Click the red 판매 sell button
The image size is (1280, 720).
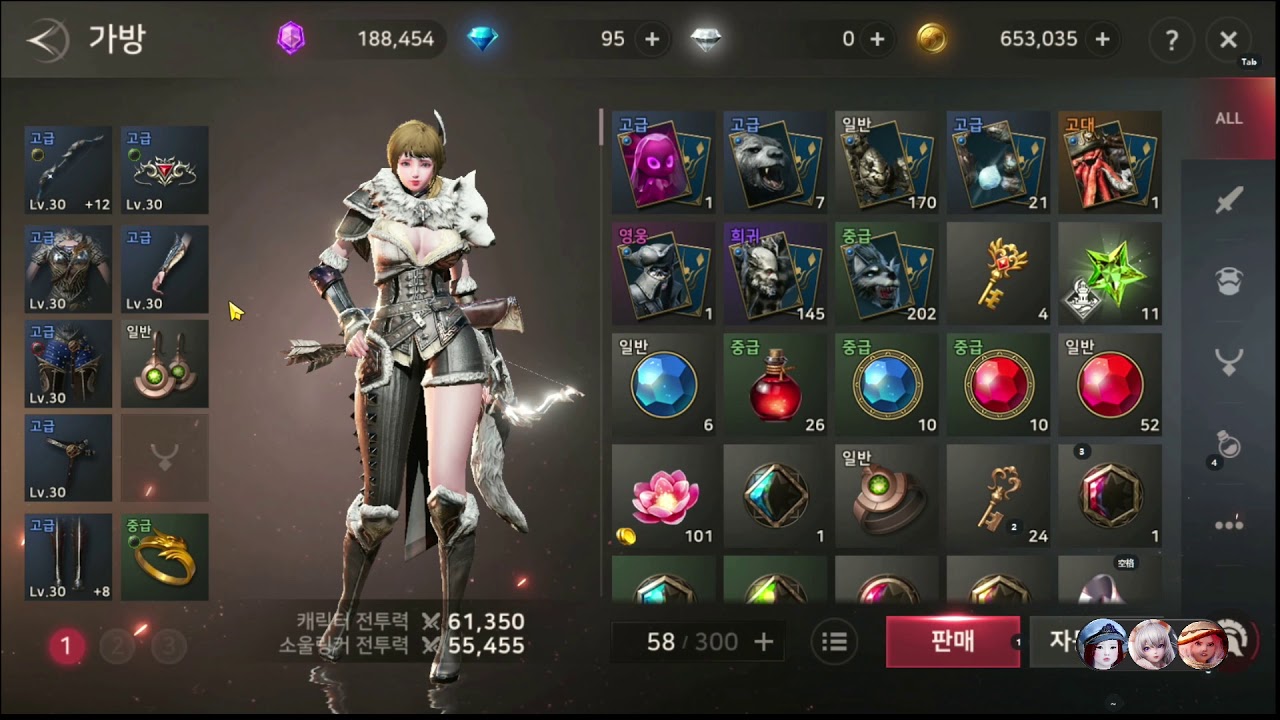(x=952, y=641)
